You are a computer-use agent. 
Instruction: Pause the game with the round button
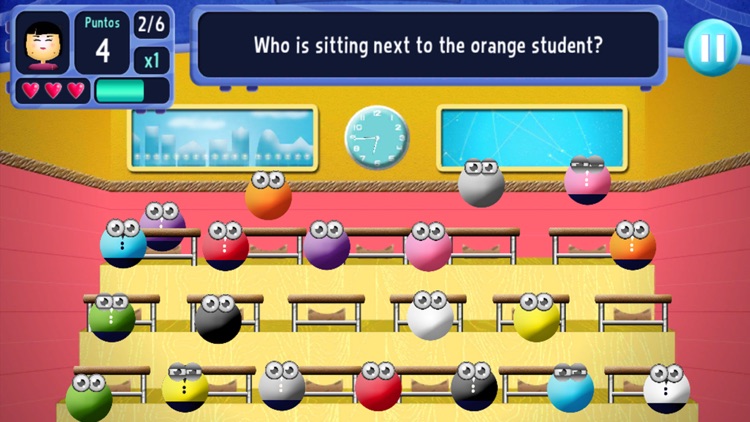tap(712, 47)
